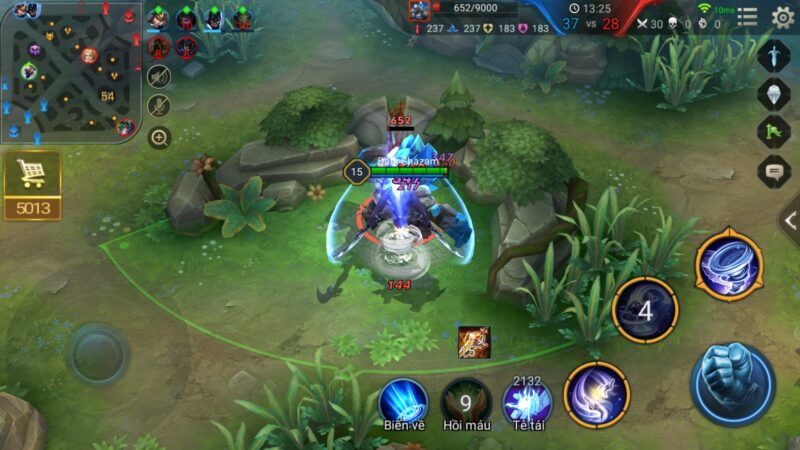The width and height of the screenshot is (800, 450).
Task: Select the shield retreat signal button
Action: click(774, 94)
